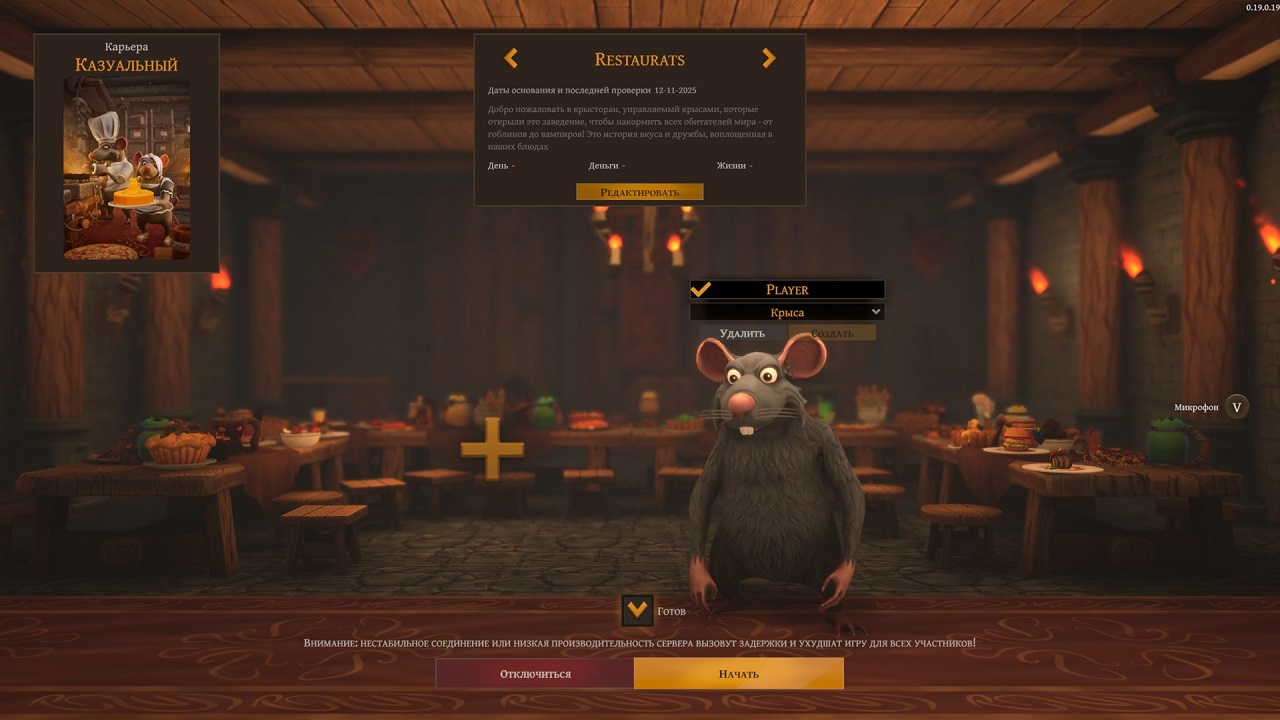Click Удалить to delete the character
Screen dimensions: 1280x720
(x=740, y=332)
